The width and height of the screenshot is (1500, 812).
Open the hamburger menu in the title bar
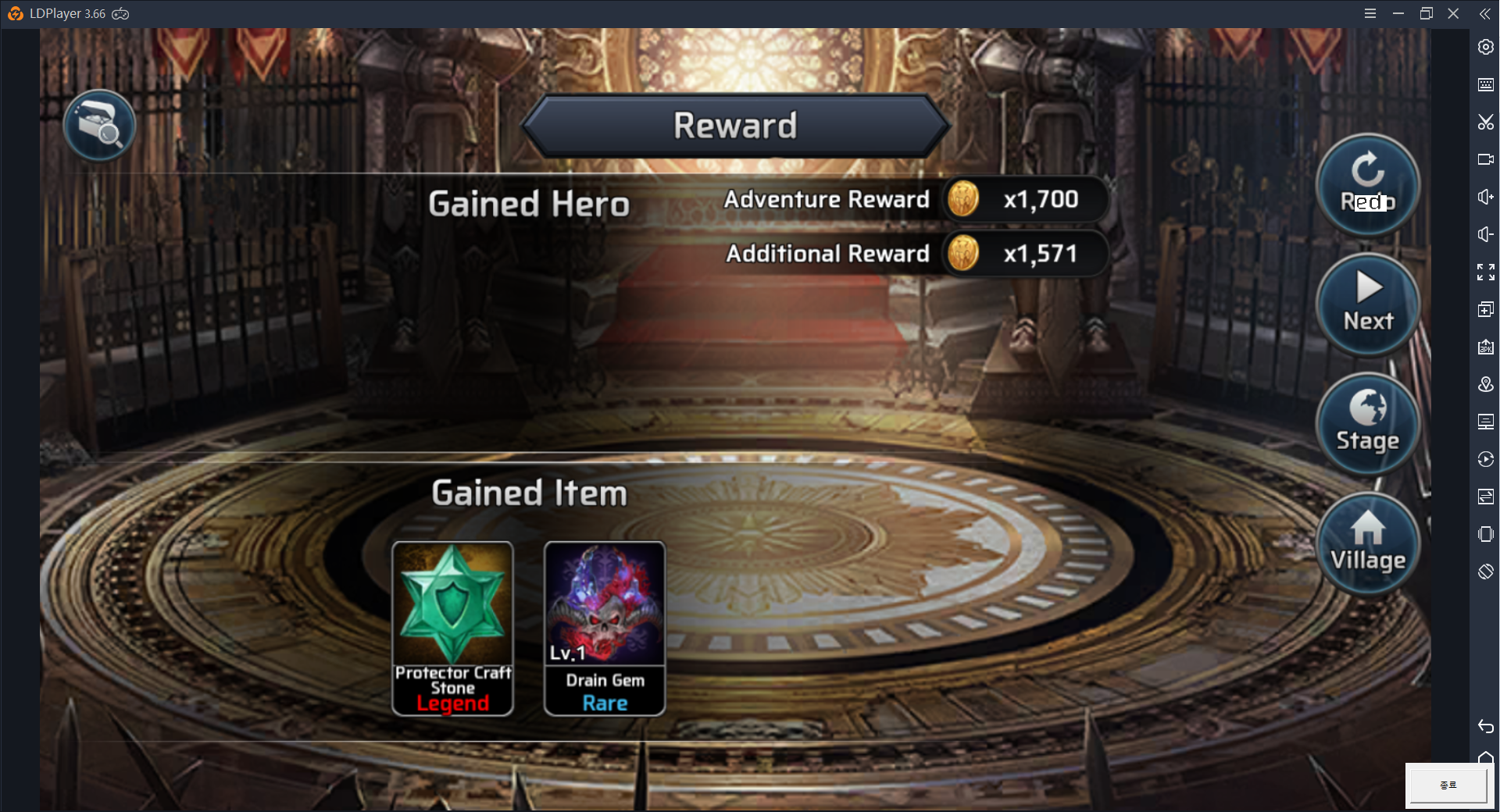(1370, 13)
